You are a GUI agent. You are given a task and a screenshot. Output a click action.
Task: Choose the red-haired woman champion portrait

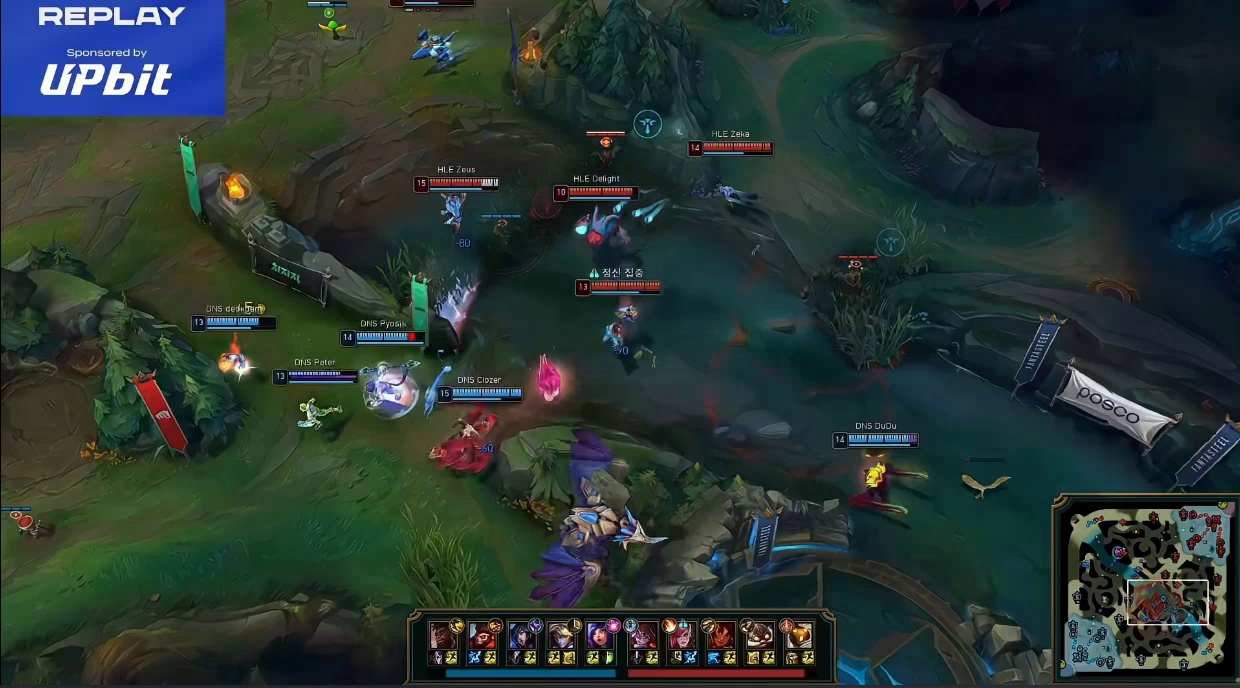[x=681, y=637]
